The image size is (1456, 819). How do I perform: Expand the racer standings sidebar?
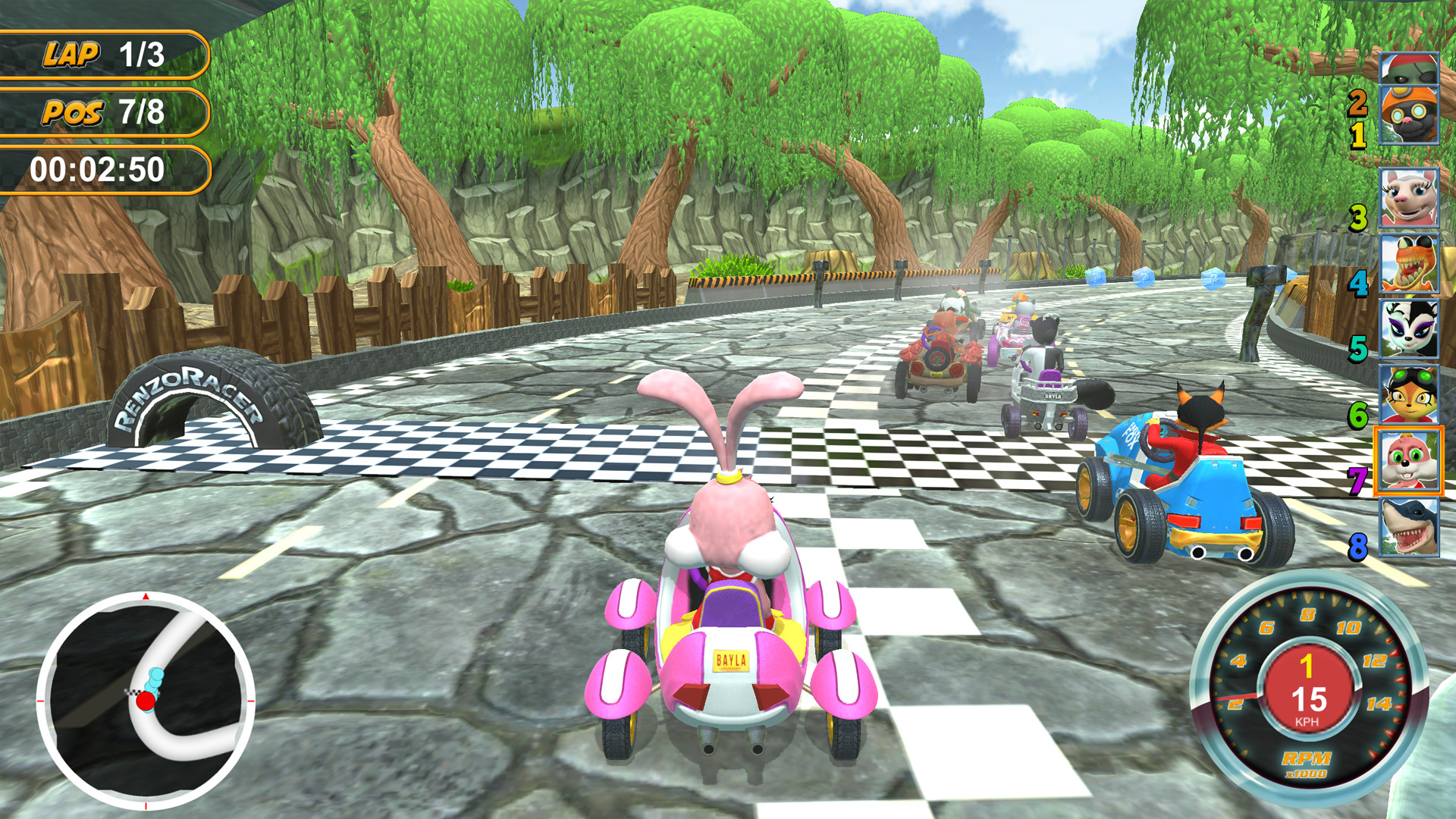click(1411, 303)
